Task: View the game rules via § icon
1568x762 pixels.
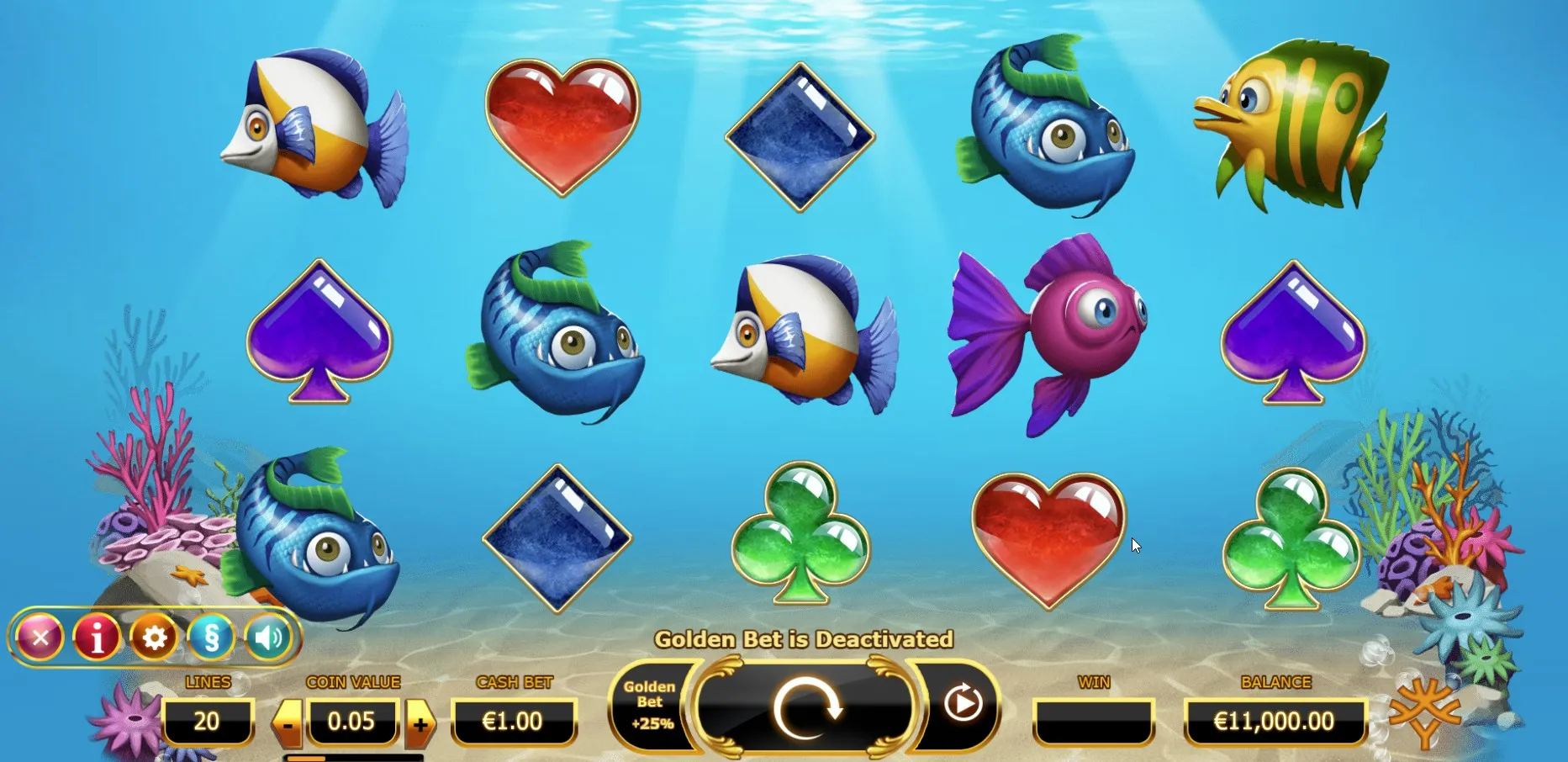Action: tap(209, 638)
